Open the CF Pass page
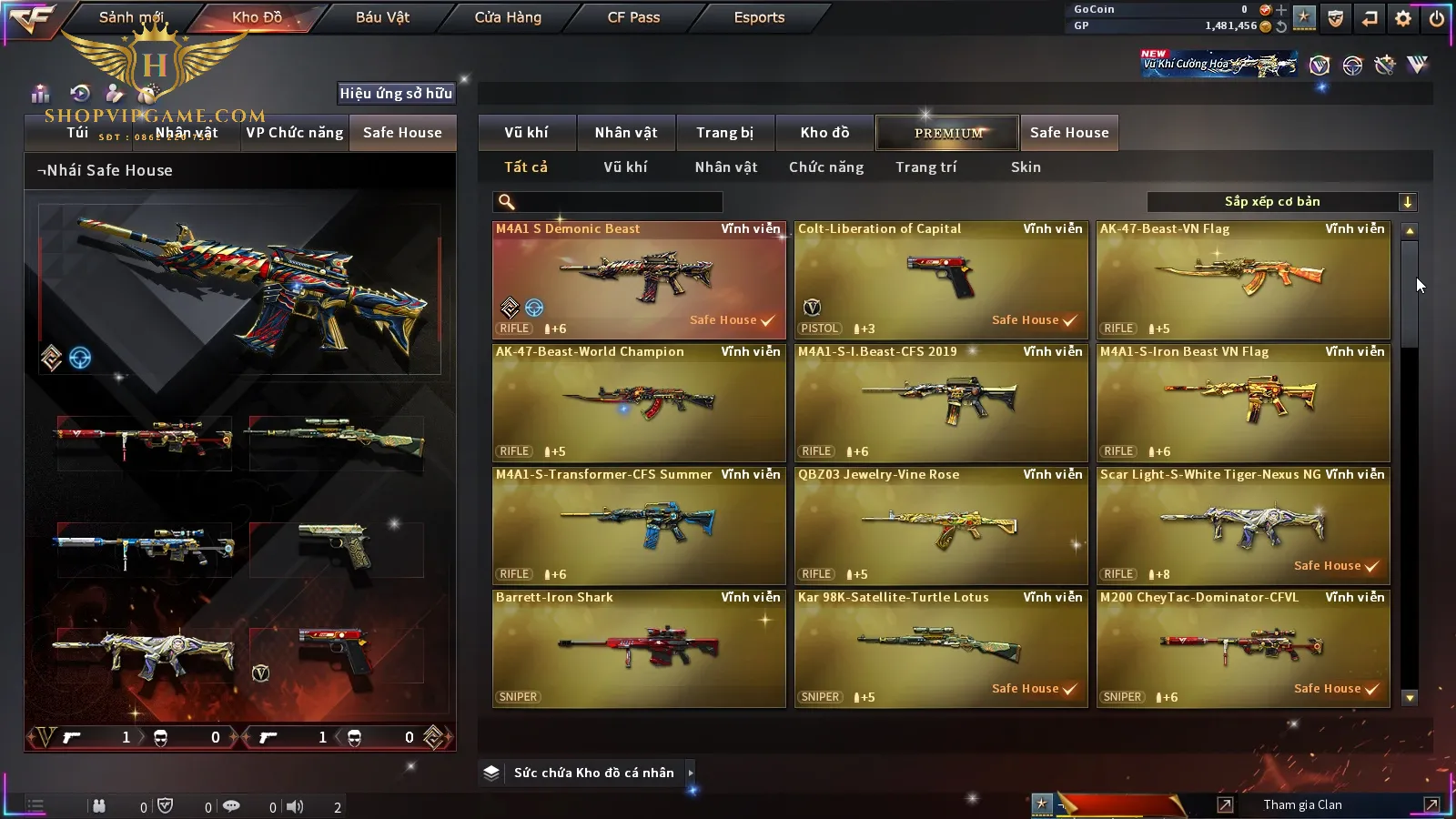The width and height of the screenshot is (1456, 819). click(x=633, y=17)
